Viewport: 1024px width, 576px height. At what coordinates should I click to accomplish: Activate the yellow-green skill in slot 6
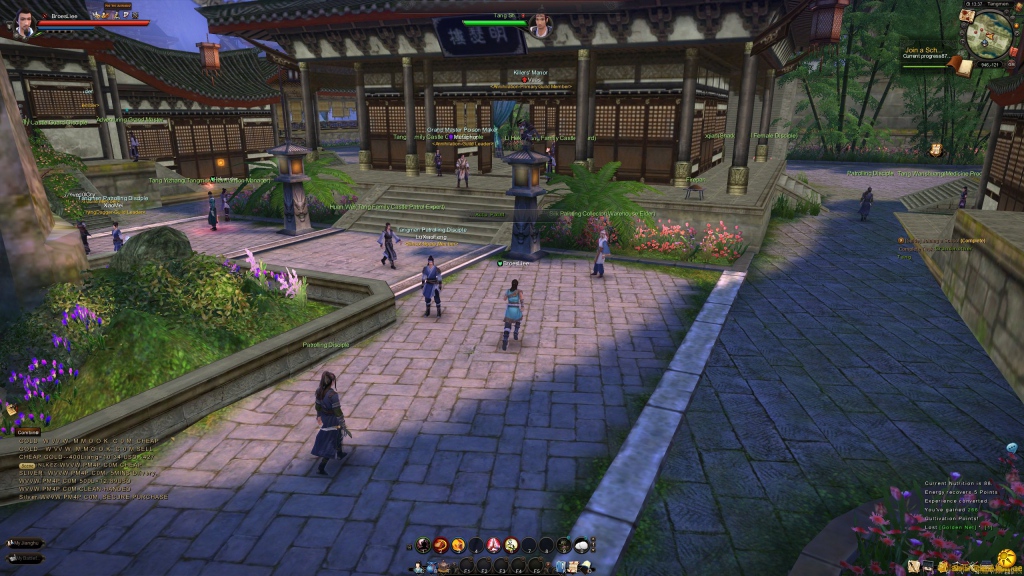tap(511, 545)
